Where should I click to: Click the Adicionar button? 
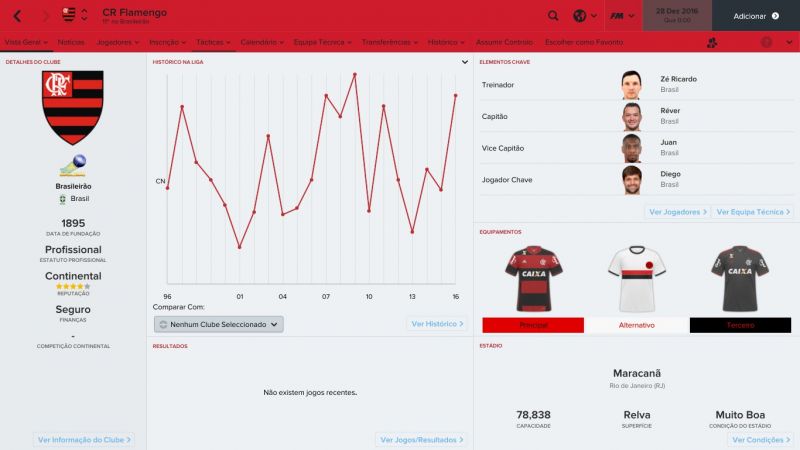coord(756,16)
